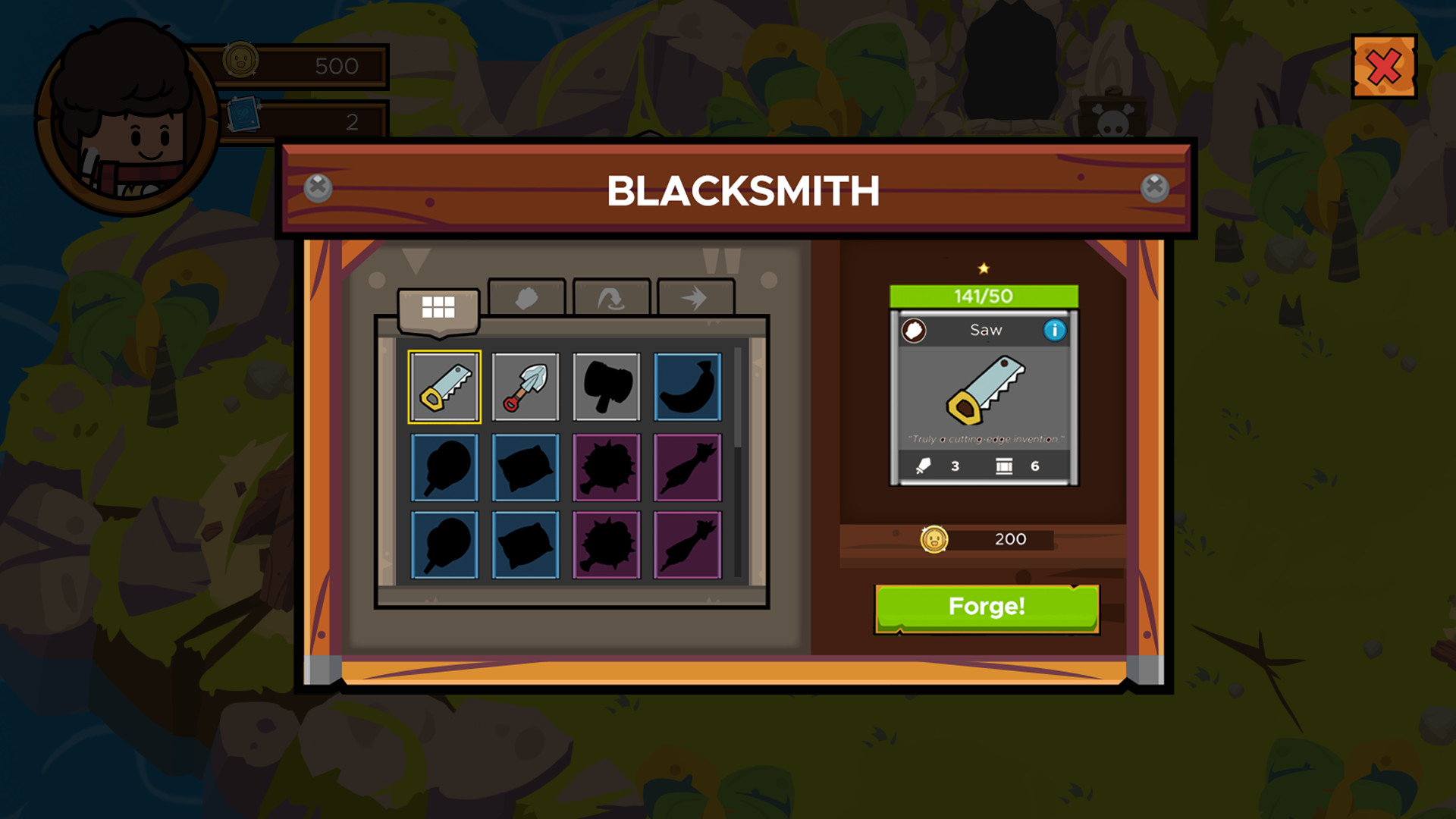Click the glove icon on the Saw card header
1456x819 pixels.
914,329
